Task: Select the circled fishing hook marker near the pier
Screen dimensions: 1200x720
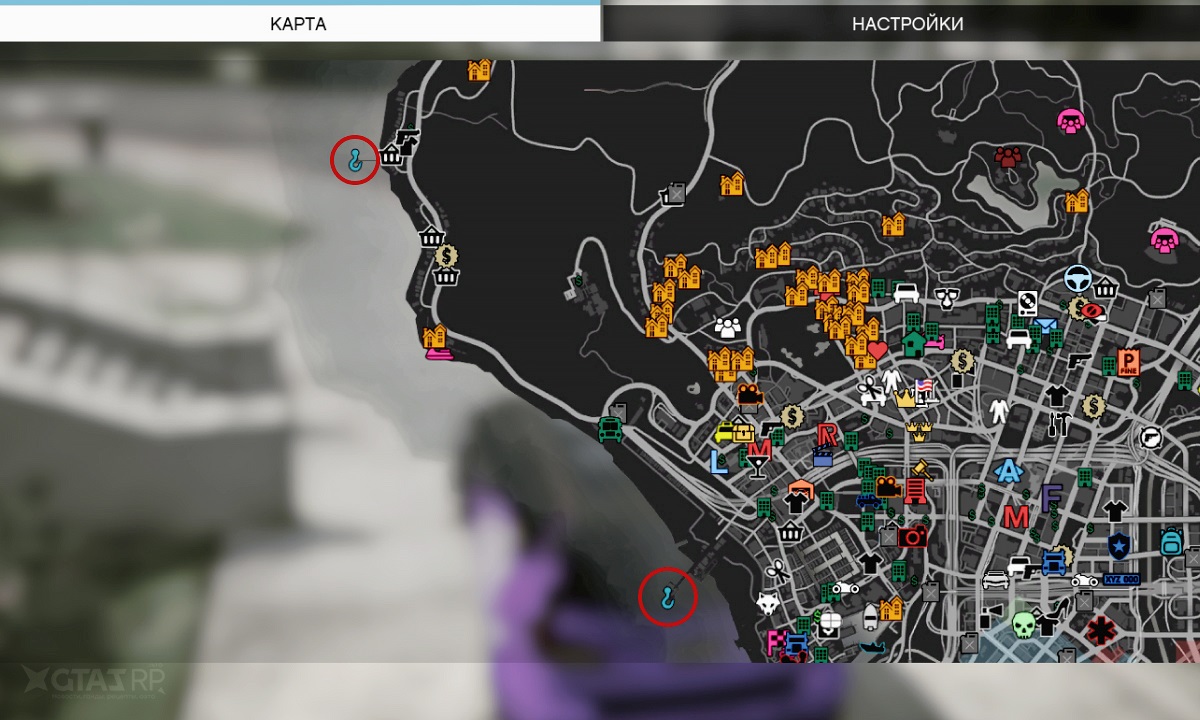Action: 666,597
